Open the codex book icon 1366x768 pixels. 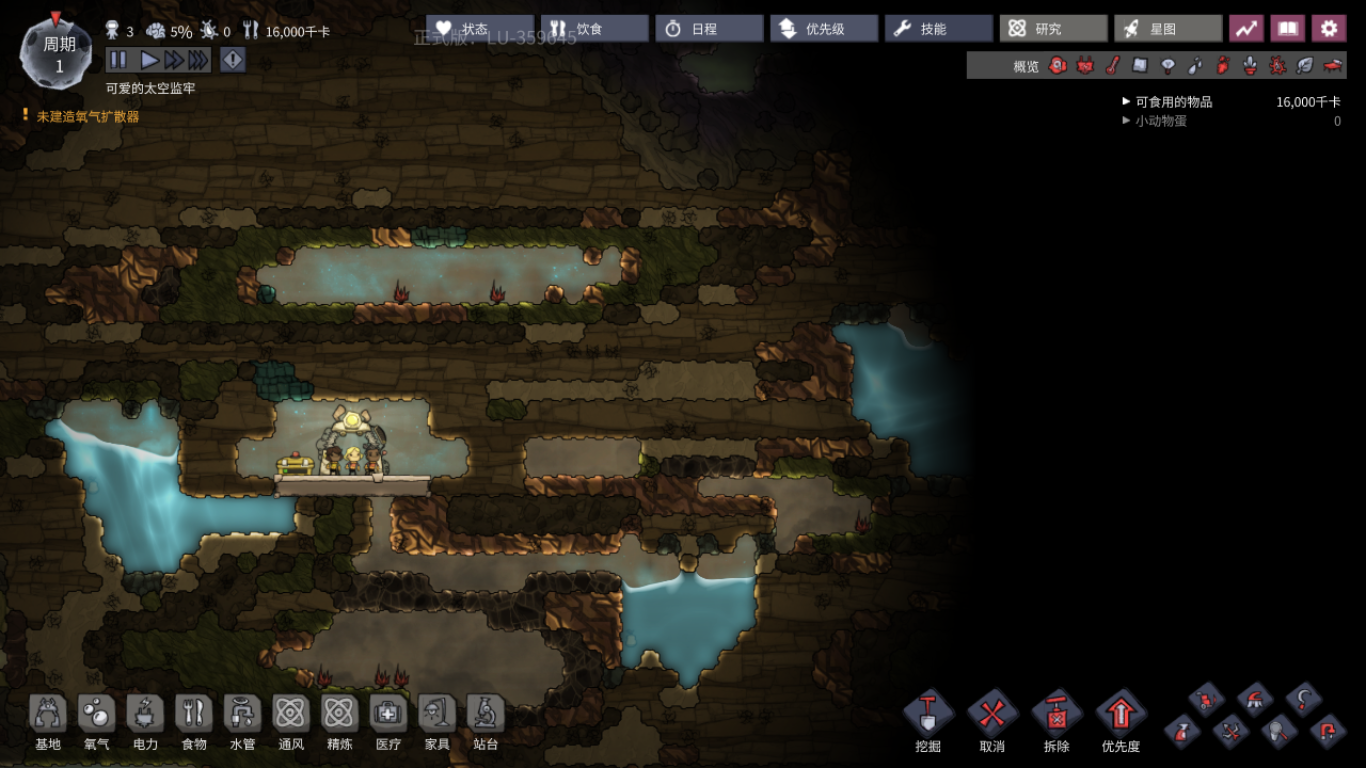pyautogui.click(x=1287, y=29)
